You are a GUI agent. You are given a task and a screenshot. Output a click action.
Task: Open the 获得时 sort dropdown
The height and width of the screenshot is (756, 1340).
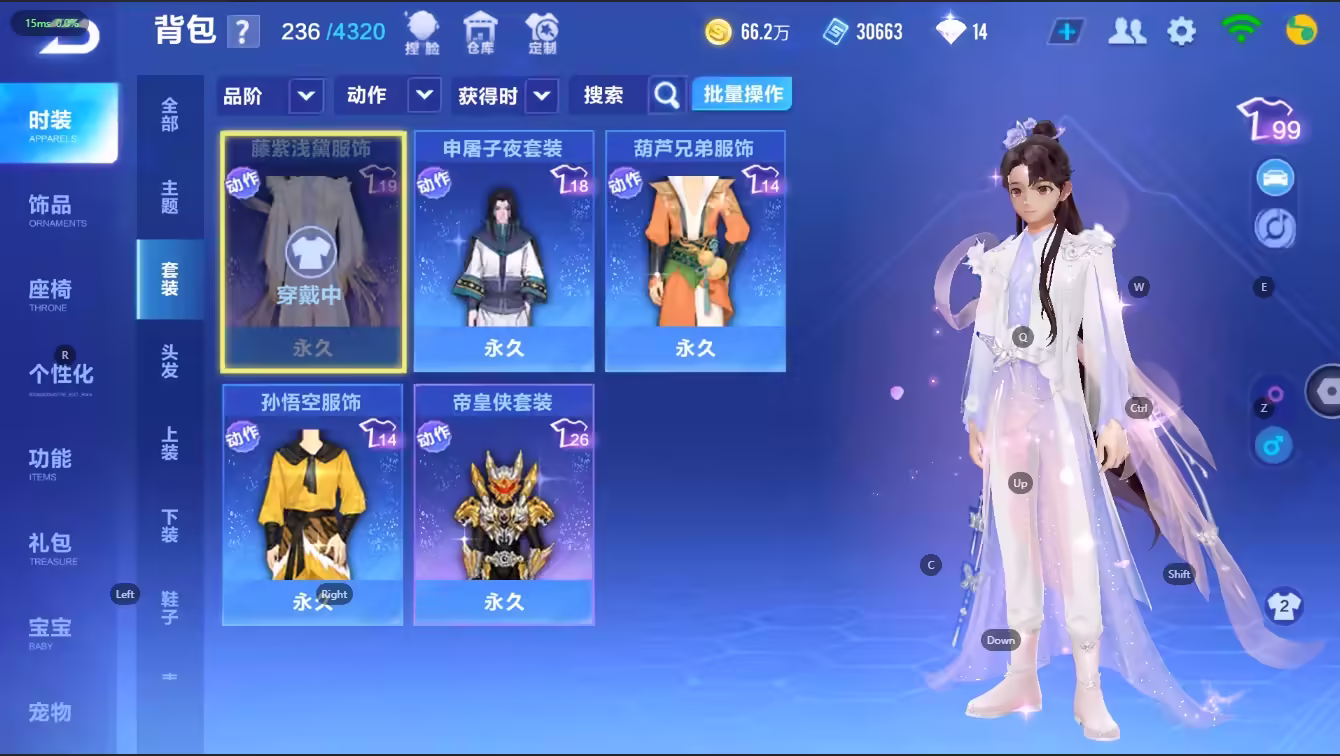pos(541,96)
